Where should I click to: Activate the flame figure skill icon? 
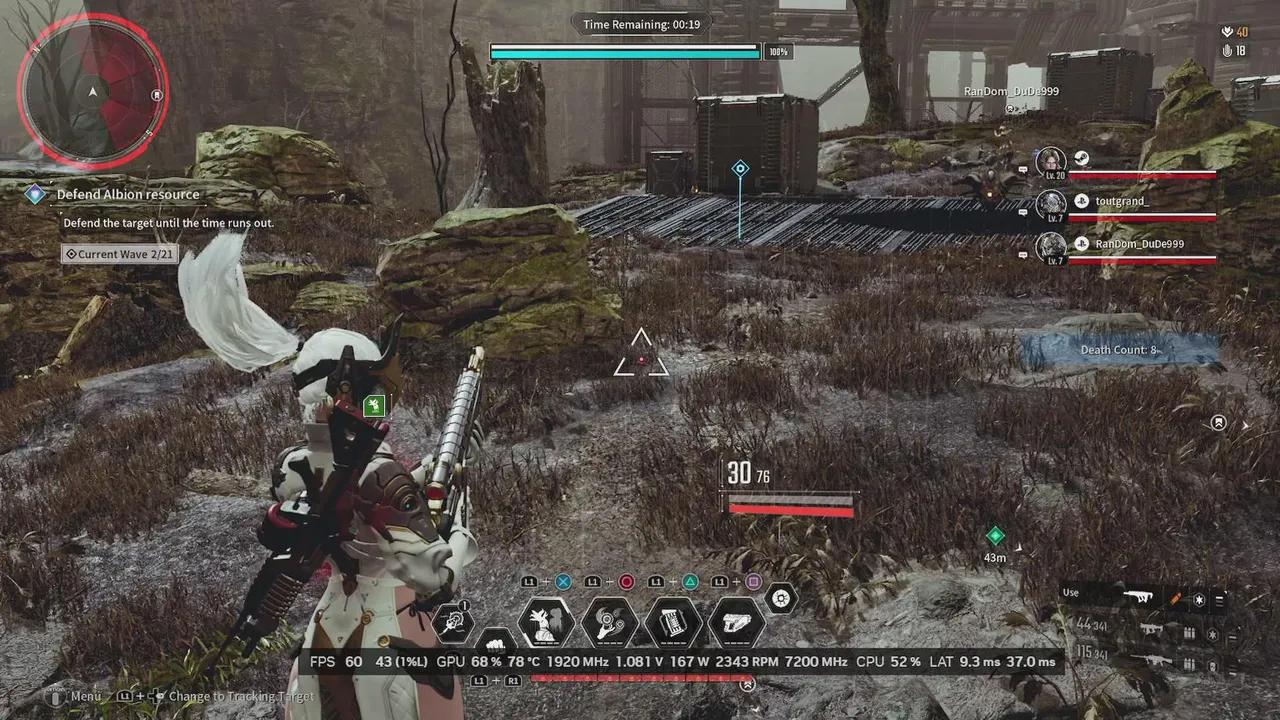pyautogui.click(x=546, y=622)
